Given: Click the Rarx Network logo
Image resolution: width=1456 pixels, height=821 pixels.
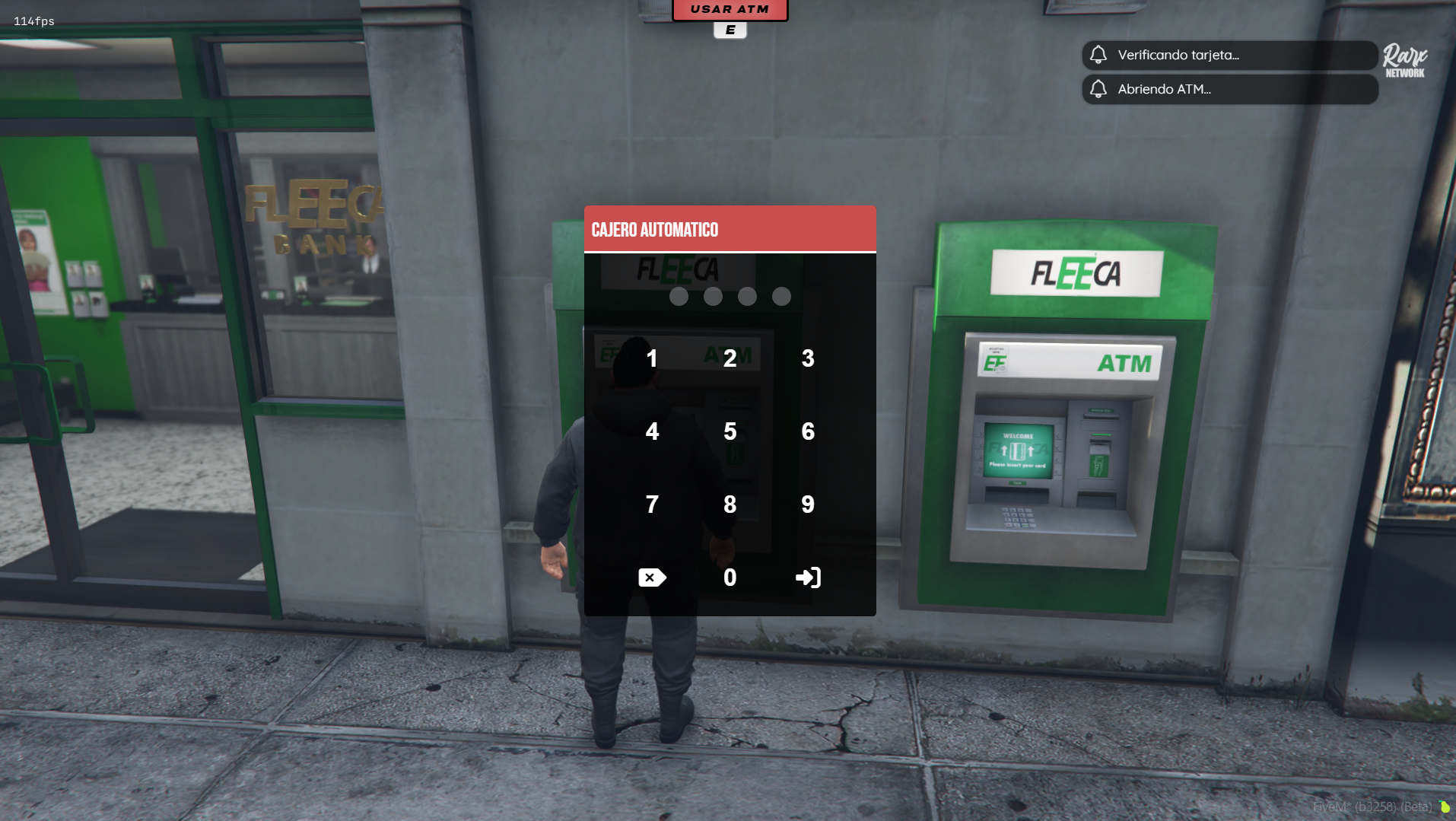Looking at the screenshot, I should point(1402,59).
